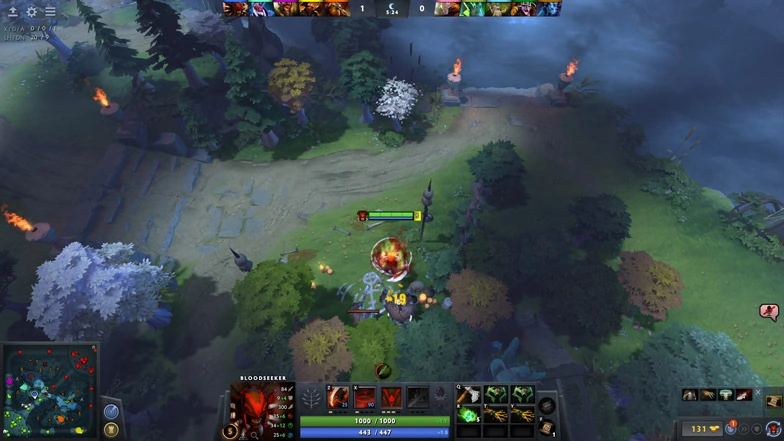Screen dimensions: 784x441
Task: Use the green Tango item slot
Action: tap(467, 414)
